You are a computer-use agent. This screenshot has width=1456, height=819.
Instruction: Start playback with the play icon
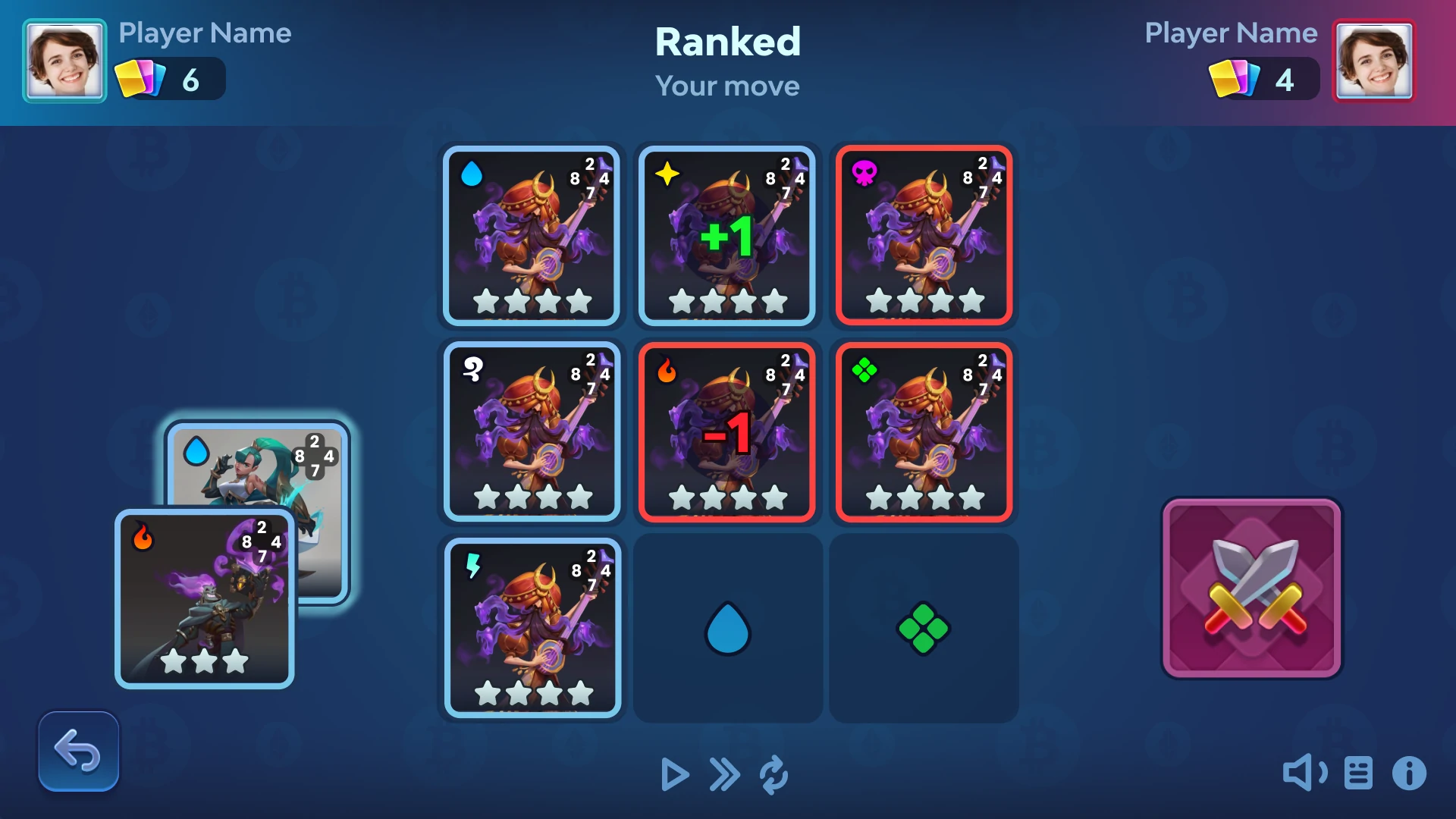click(674, 775)
